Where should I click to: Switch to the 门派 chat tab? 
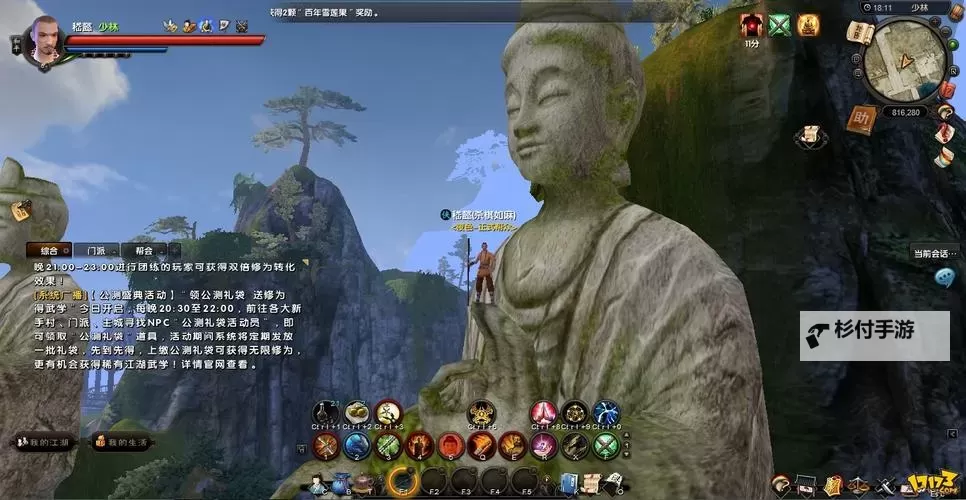tap(97, 250)
